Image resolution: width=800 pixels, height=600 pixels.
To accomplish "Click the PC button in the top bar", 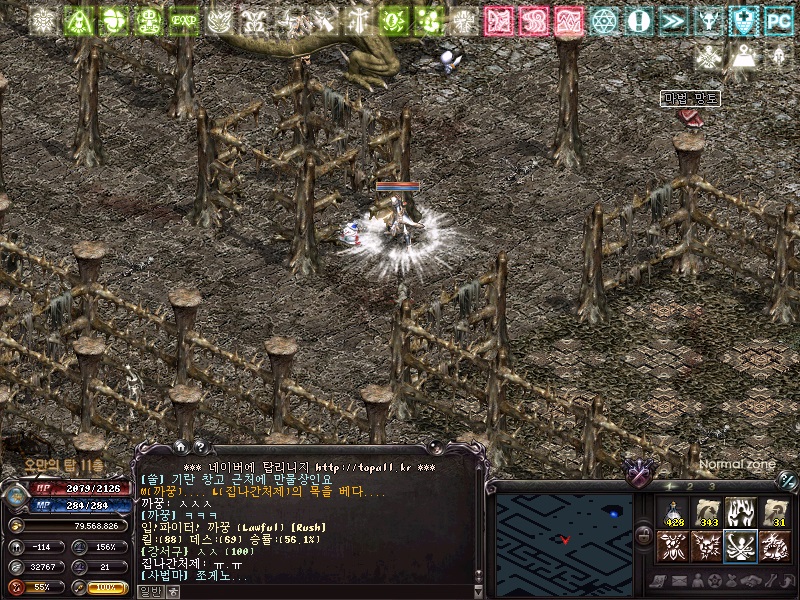I will pos(777,20).
